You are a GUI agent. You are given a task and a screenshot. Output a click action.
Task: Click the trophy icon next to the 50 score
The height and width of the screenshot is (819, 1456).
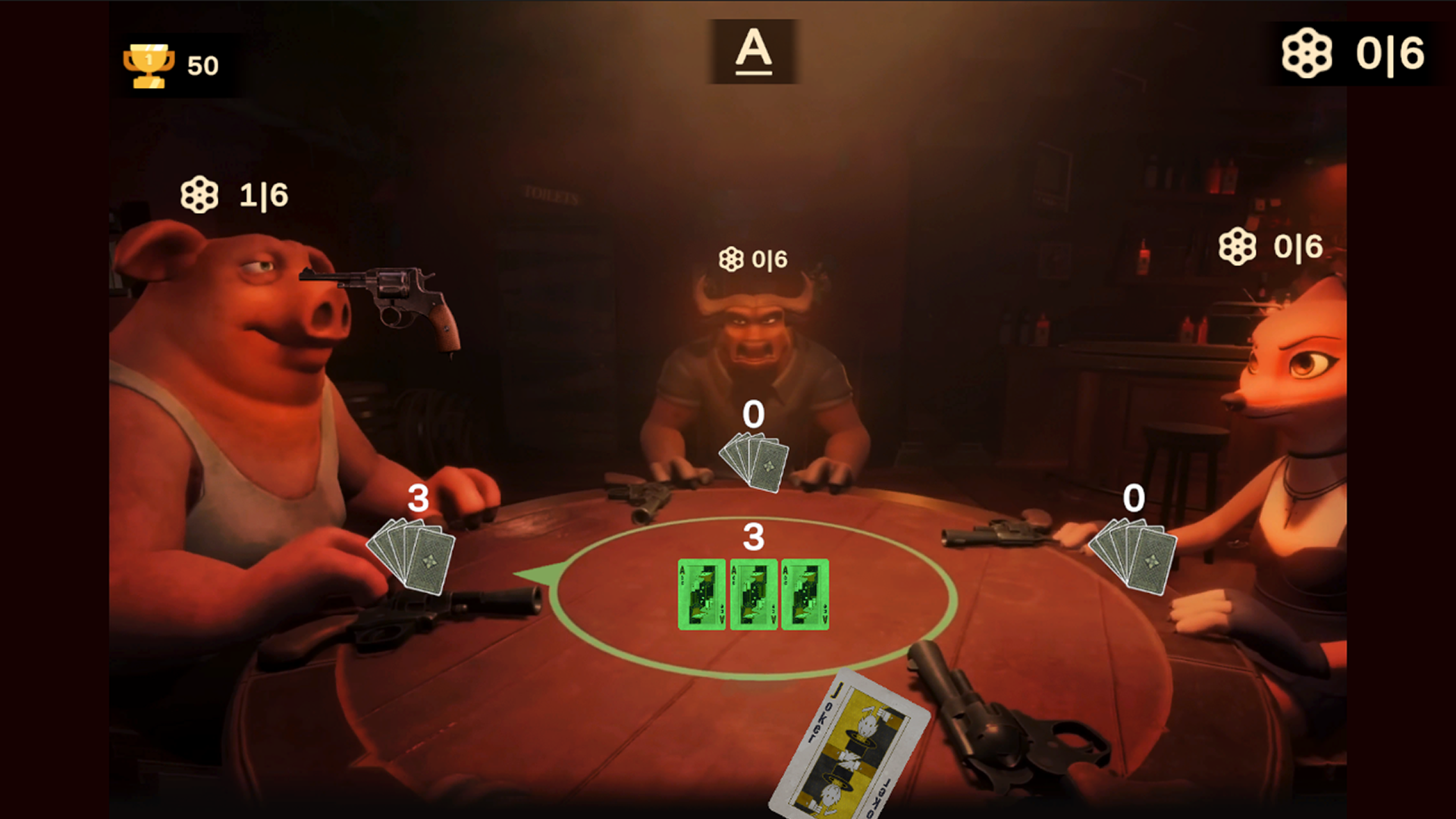tap(149, 64)
